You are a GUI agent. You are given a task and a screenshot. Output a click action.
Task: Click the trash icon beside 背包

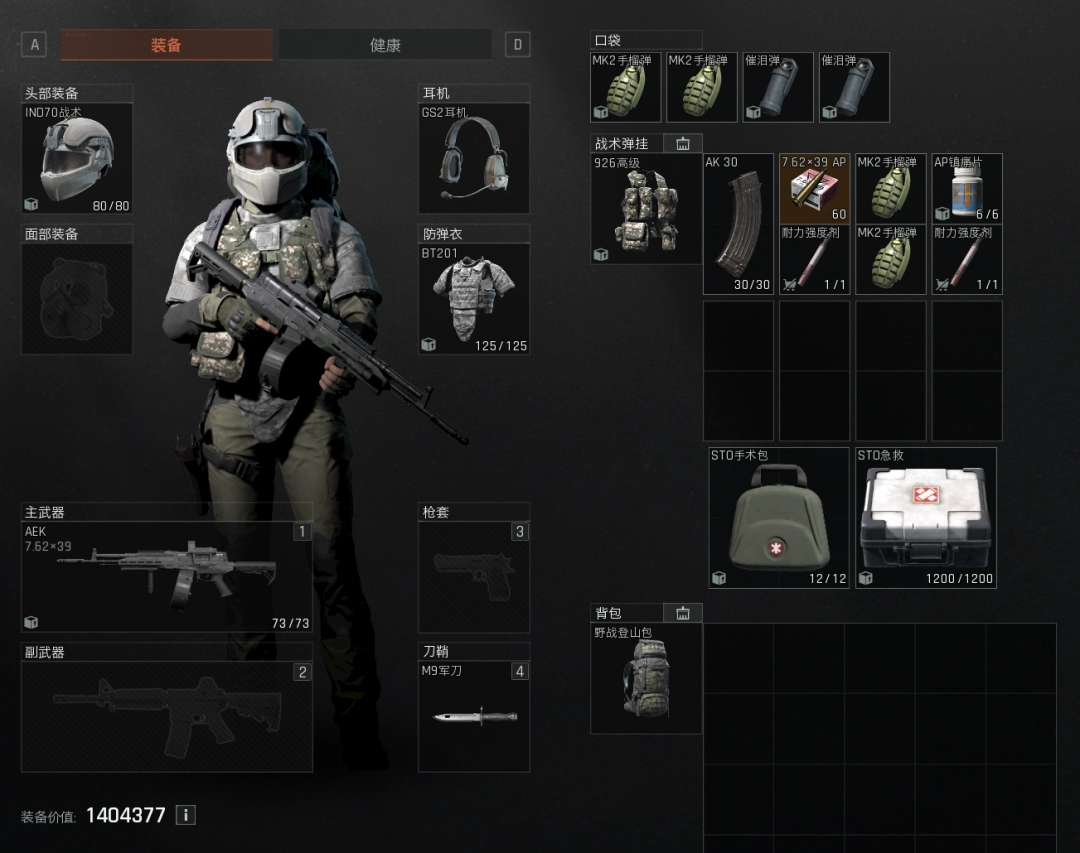(683, 613)
